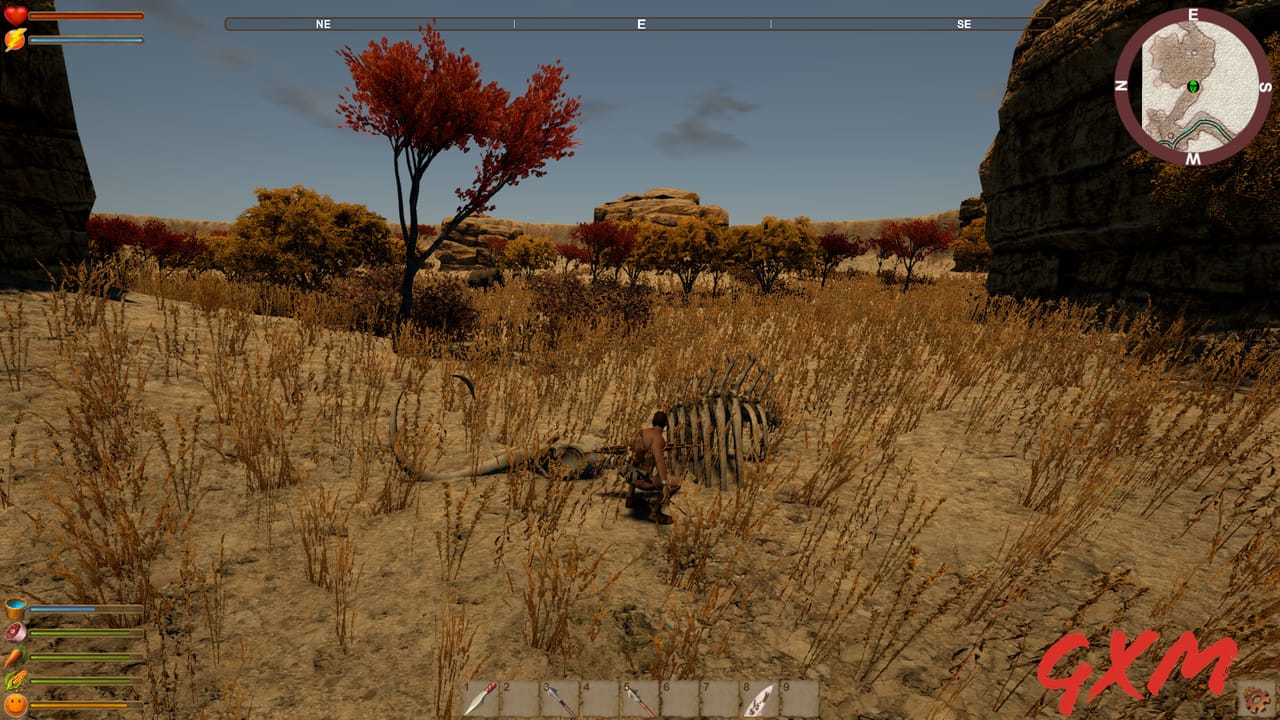The width and height of the screenshot is (1280, 720).
Task: Open settings via the gear icon
Action: tap(1254, 700)
